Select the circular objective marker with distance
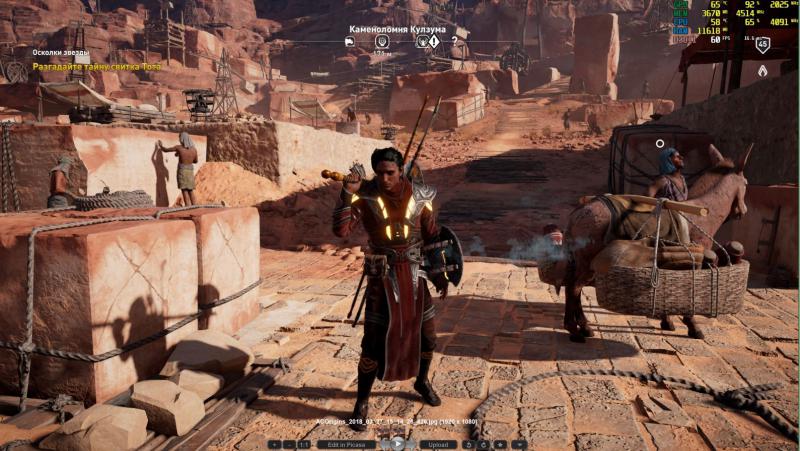Image resolution: width=800 pixels, height=451 pixels. coord(382,42)
